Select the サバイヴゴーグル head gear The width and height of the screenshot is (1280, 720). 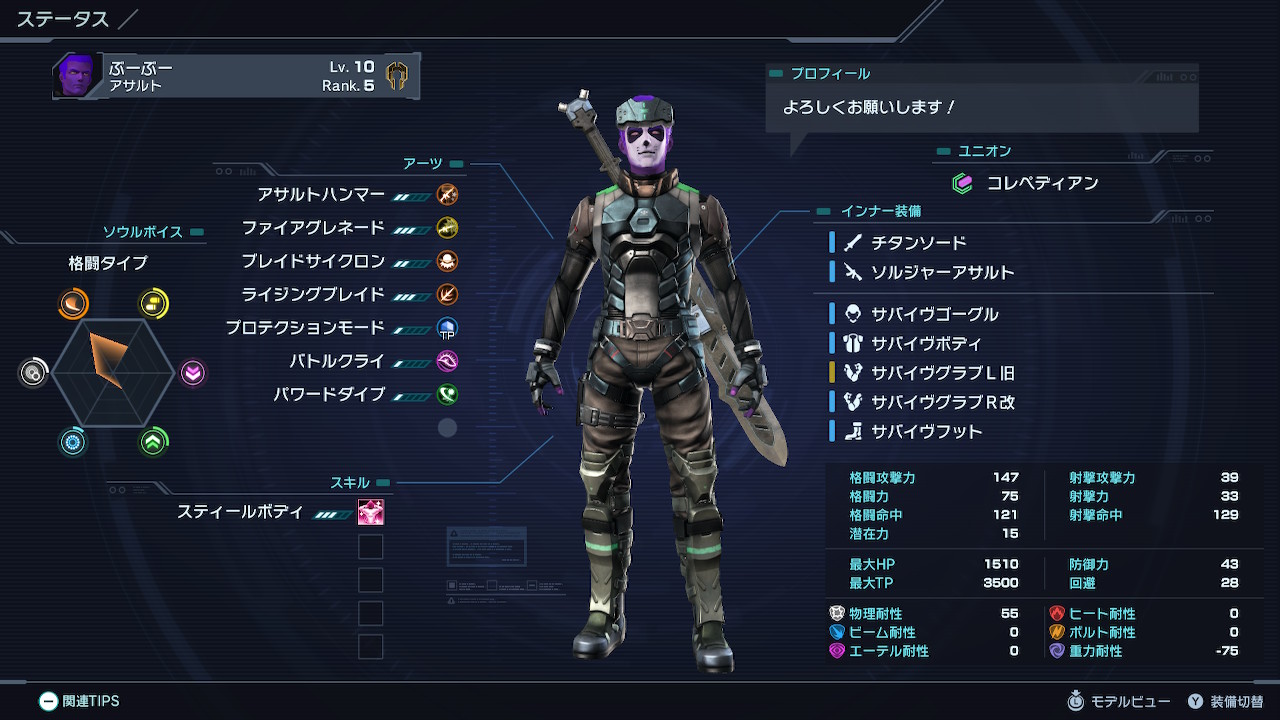coord(934,314)
